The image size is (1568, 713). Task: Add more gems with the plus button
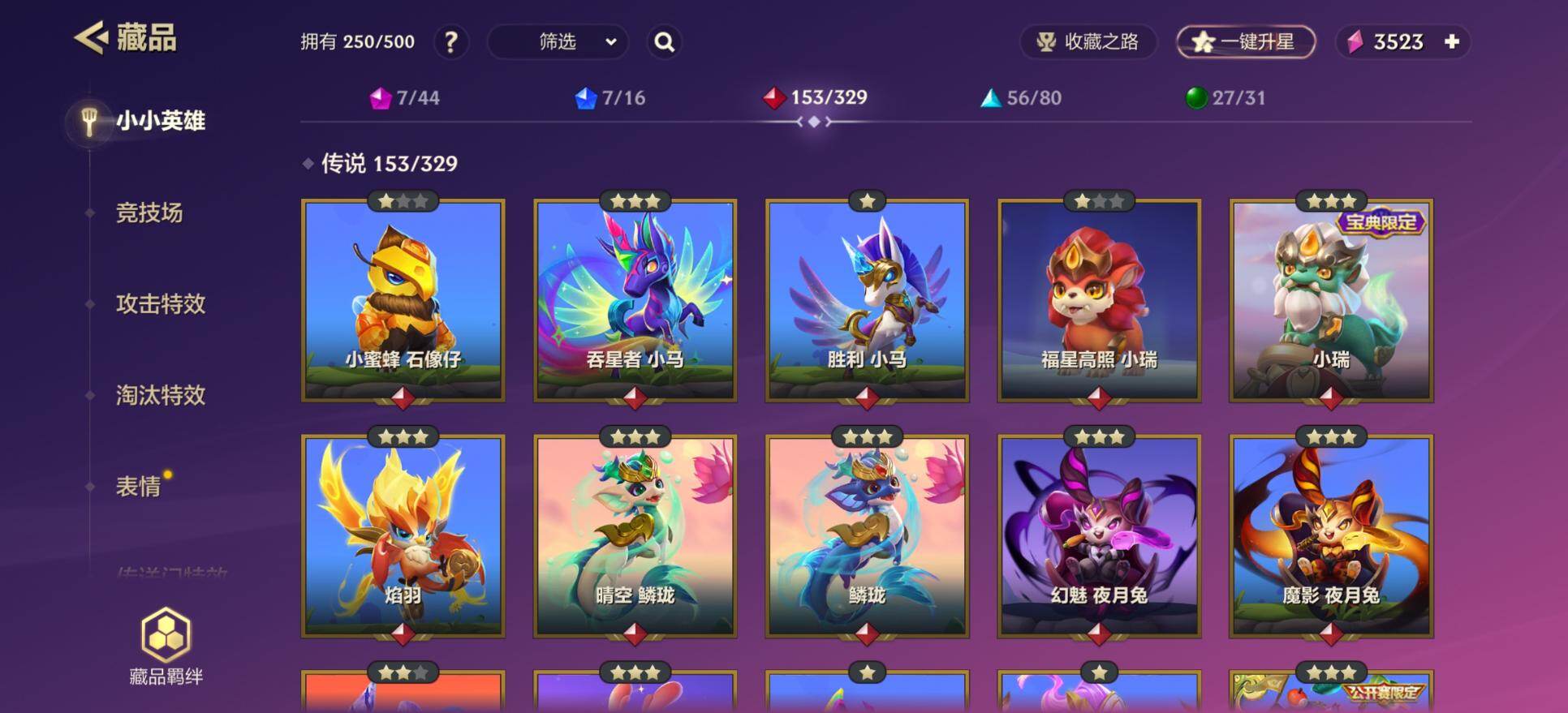(x=1452, y=42)
